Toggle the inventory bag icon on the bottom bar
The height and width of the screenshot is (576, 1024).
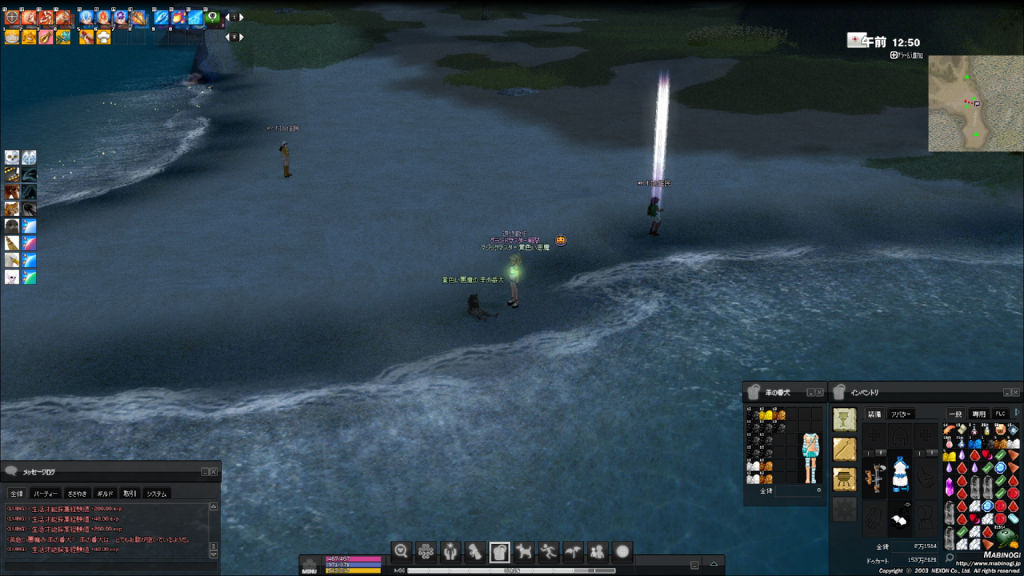[499, 551]
